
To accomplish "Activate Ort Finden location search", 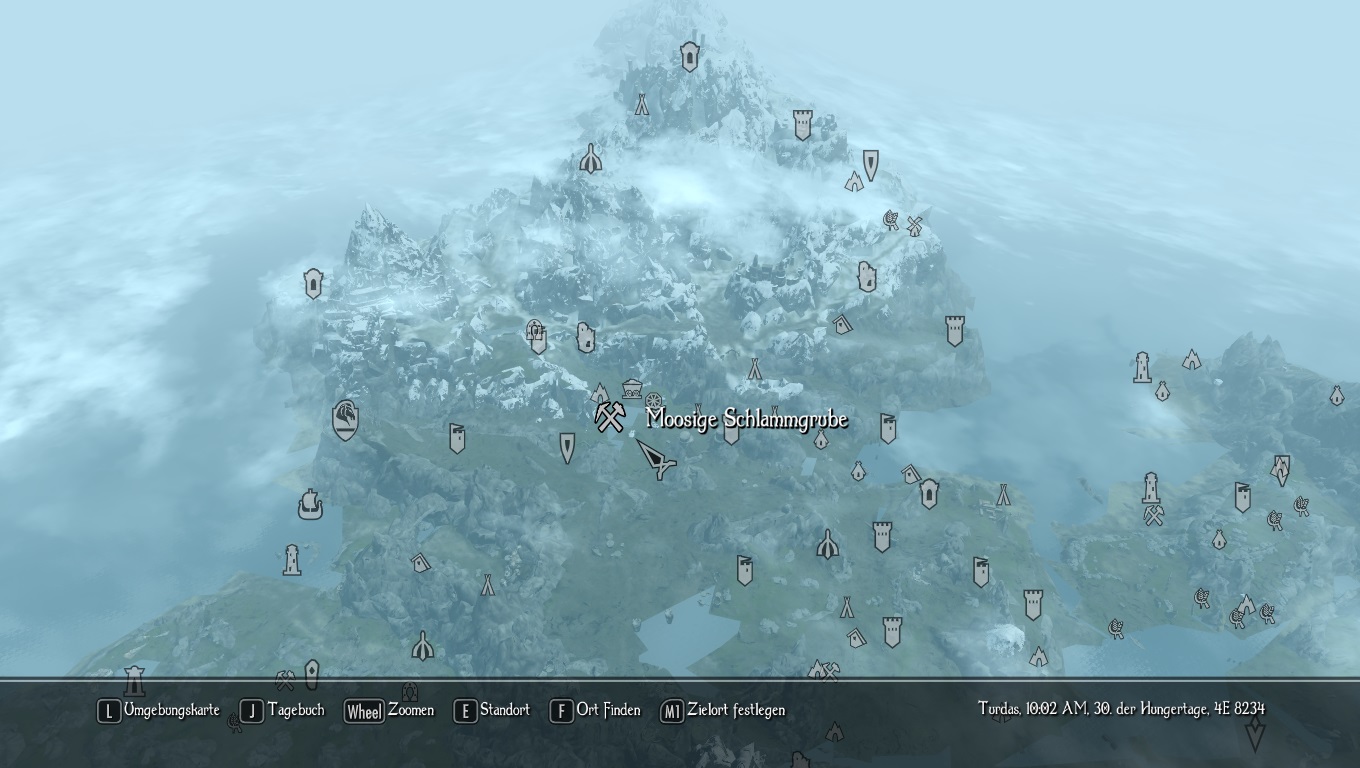I will (x=596, y=711).
